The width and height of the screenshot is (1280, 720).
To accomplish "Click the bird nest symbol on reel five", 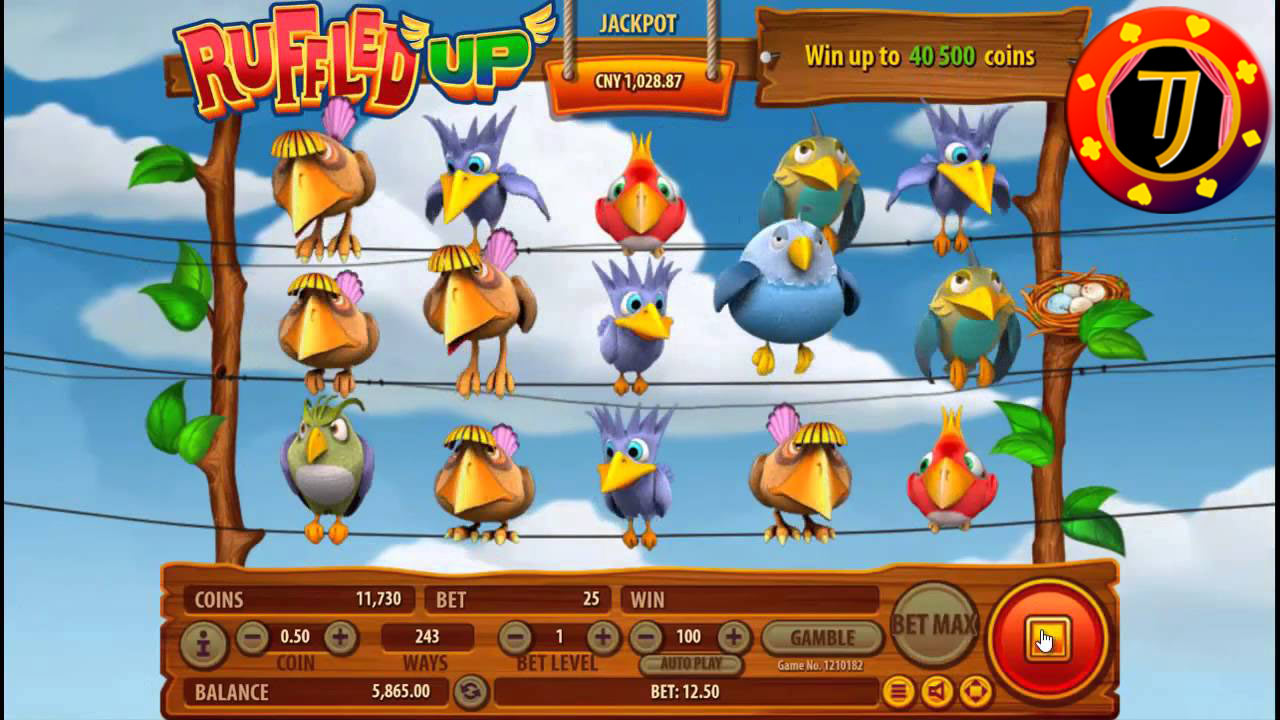I will click(x=1059, y=300).
